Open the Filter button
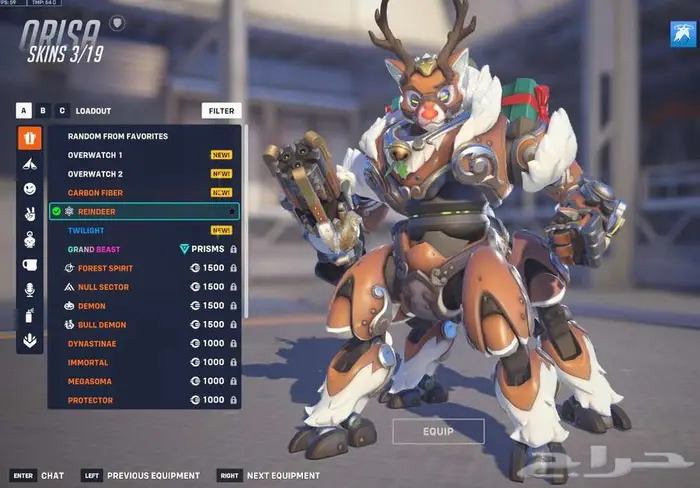This screenshot has height=488, width=700. 221,111
